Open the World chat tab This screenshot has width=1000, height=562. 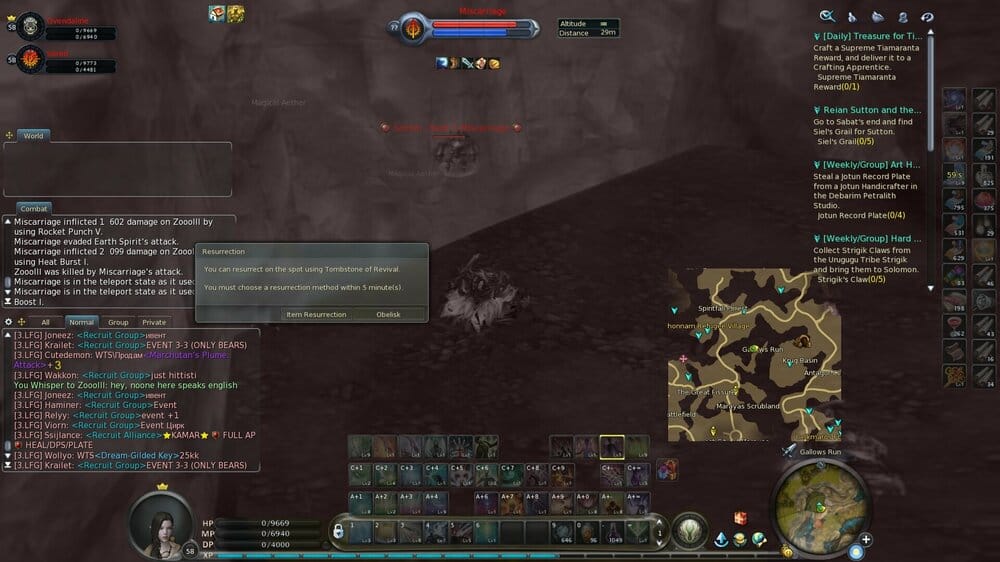[33, 135]
